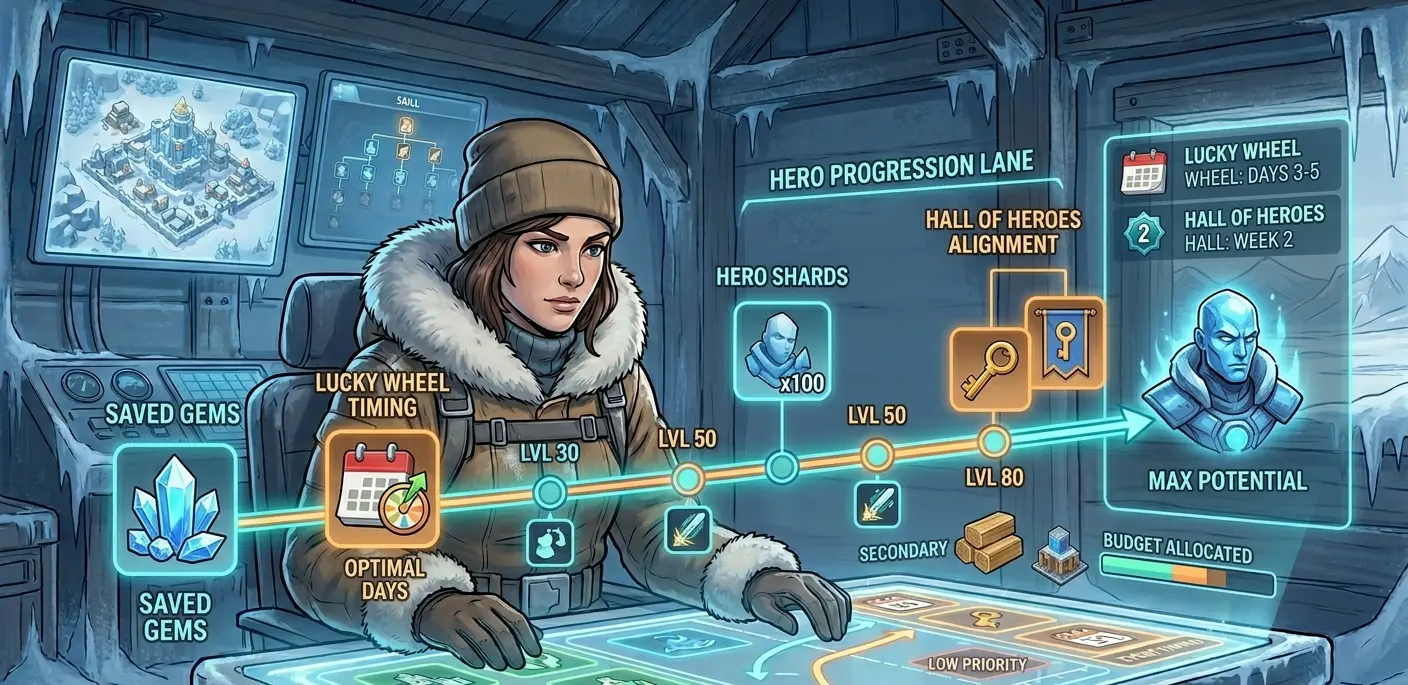Screen dimensions: 1408x685
Task: Select the LVL 80 progression node
Action: click(995, 440)
